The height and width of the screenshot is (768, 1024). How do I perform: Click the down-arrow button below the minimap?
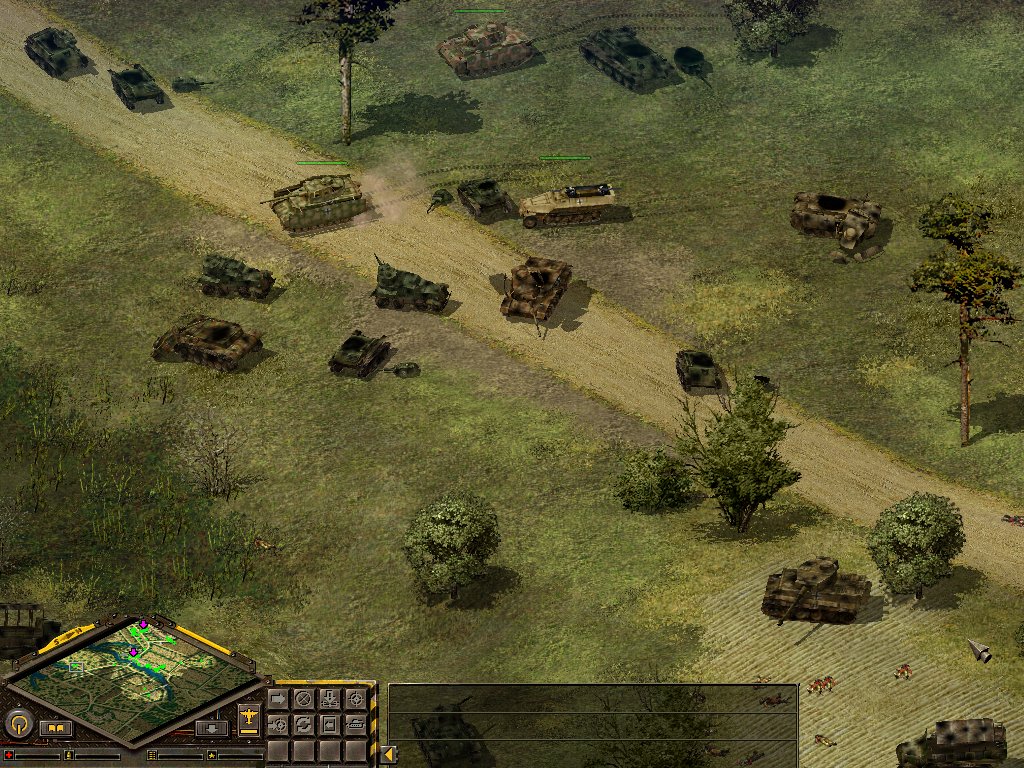(x=211, y=728)
